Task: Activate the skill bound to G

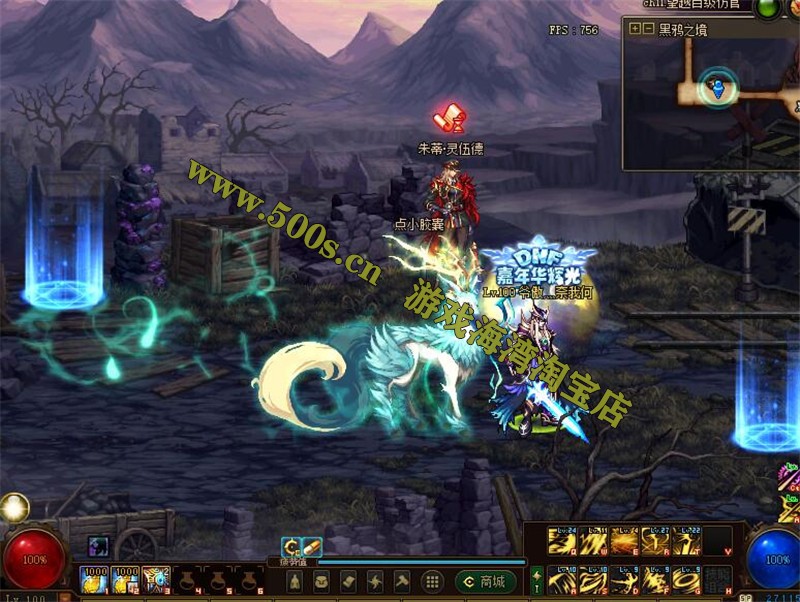Action: click(x=688, y=579)
